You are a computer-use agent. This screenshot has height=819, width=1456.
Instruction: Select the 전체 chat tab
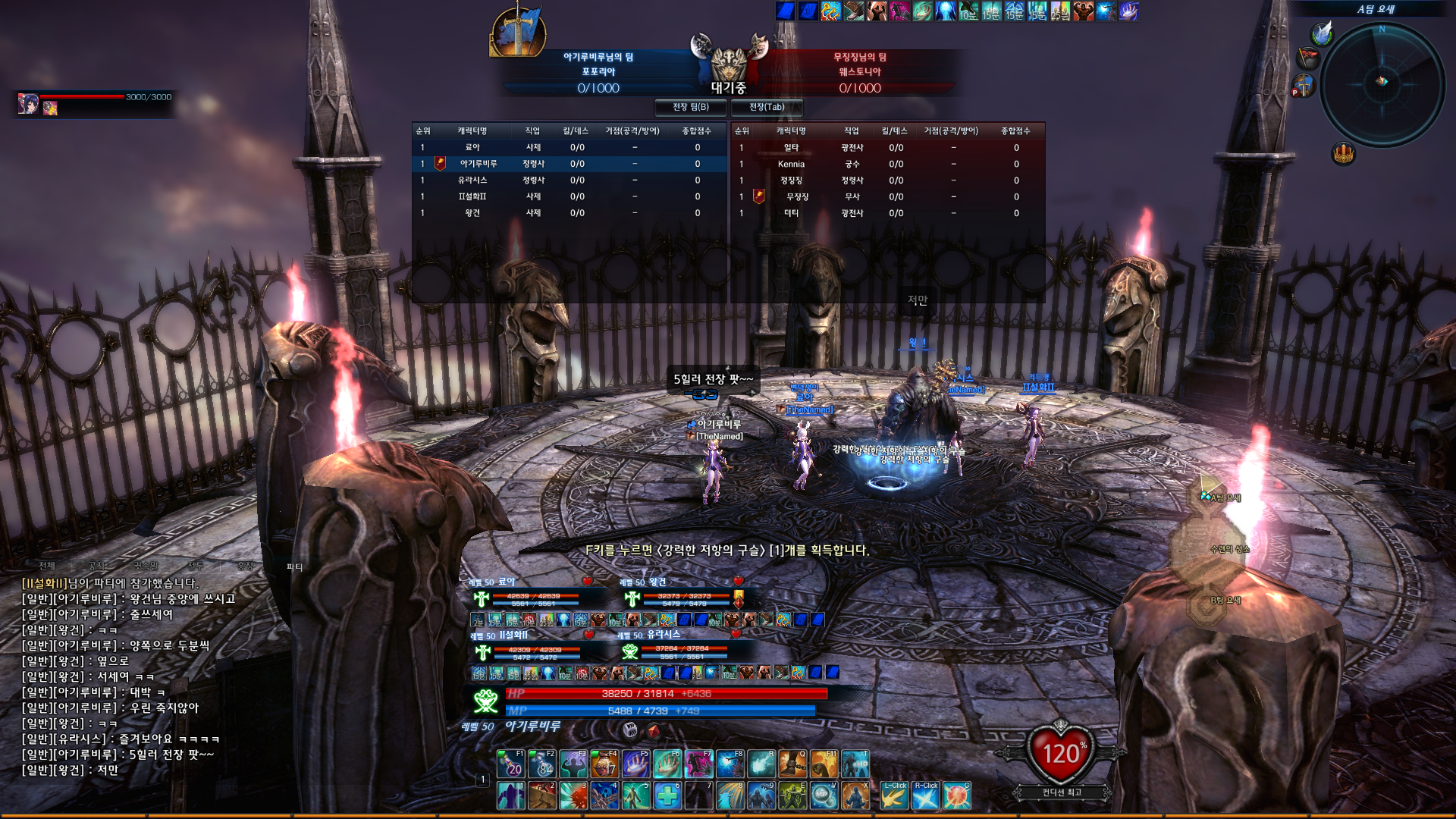[47, 566]
